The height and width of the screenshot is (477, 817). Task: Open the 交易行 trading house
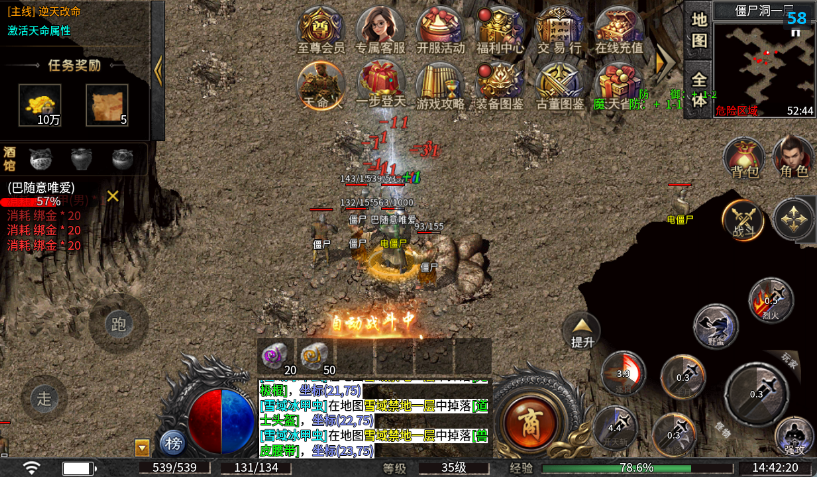[559, 28]
